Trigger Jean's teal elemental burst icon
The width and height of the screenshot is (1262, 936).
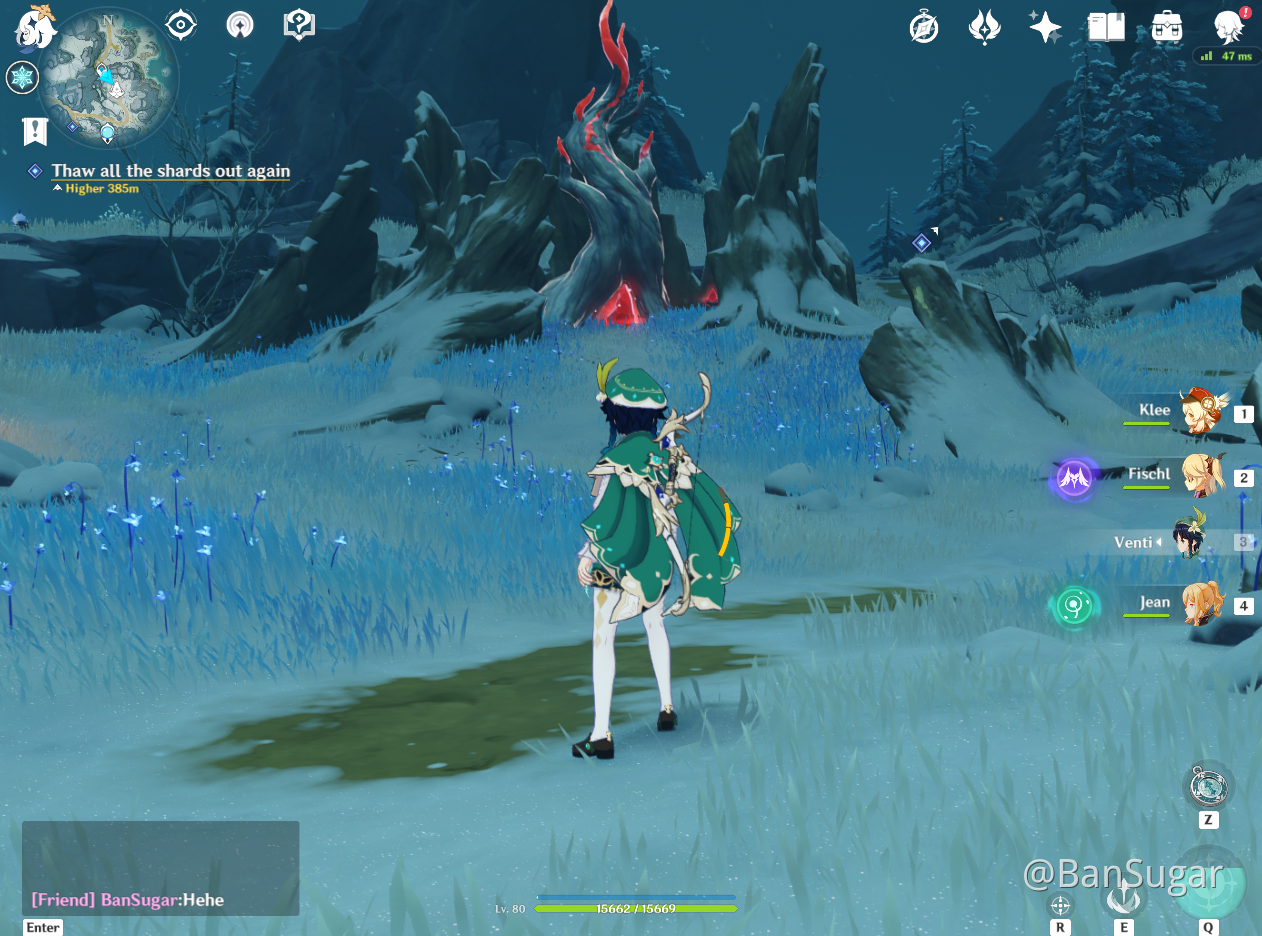click(x=1074, y=606)
